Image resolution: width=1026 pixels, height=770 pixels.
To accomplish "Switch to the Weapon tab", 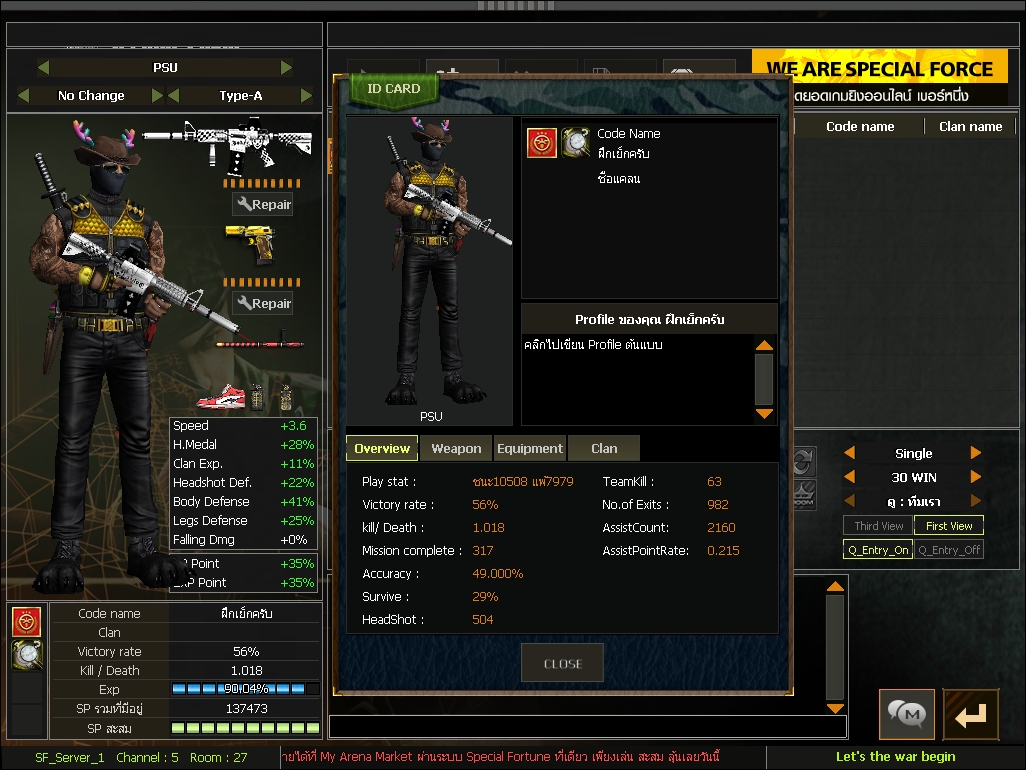I will click(456, 449).
